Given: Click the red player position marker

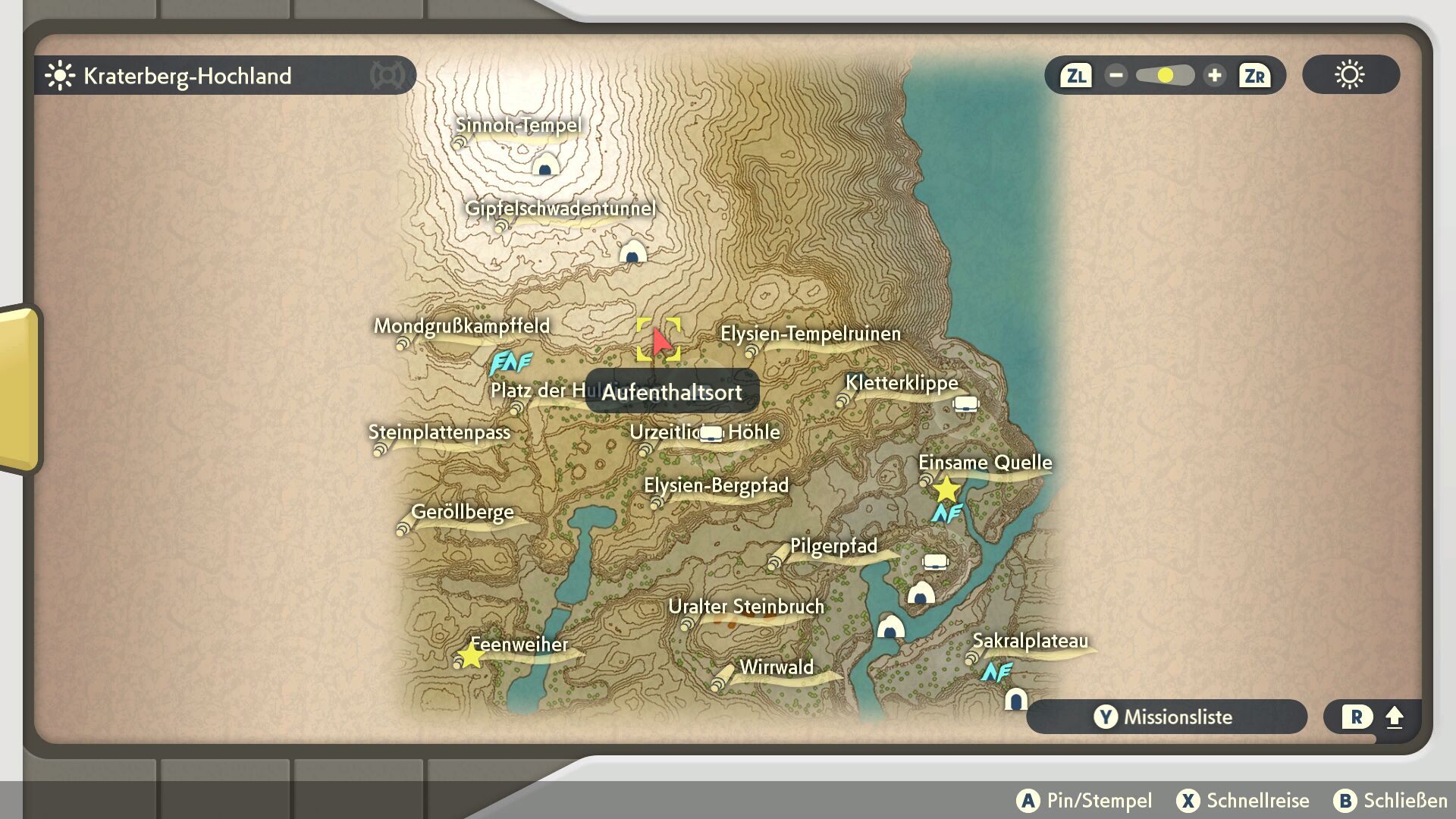Looking at the screenshot, I should click(x=661, y=342).
